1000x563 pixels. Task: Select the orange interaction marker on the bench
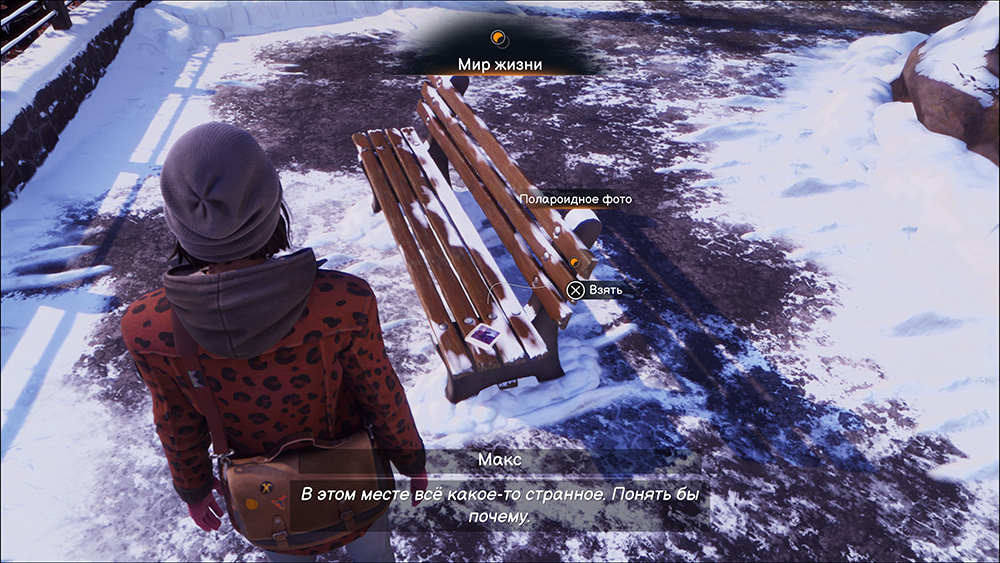click(575, 262)
